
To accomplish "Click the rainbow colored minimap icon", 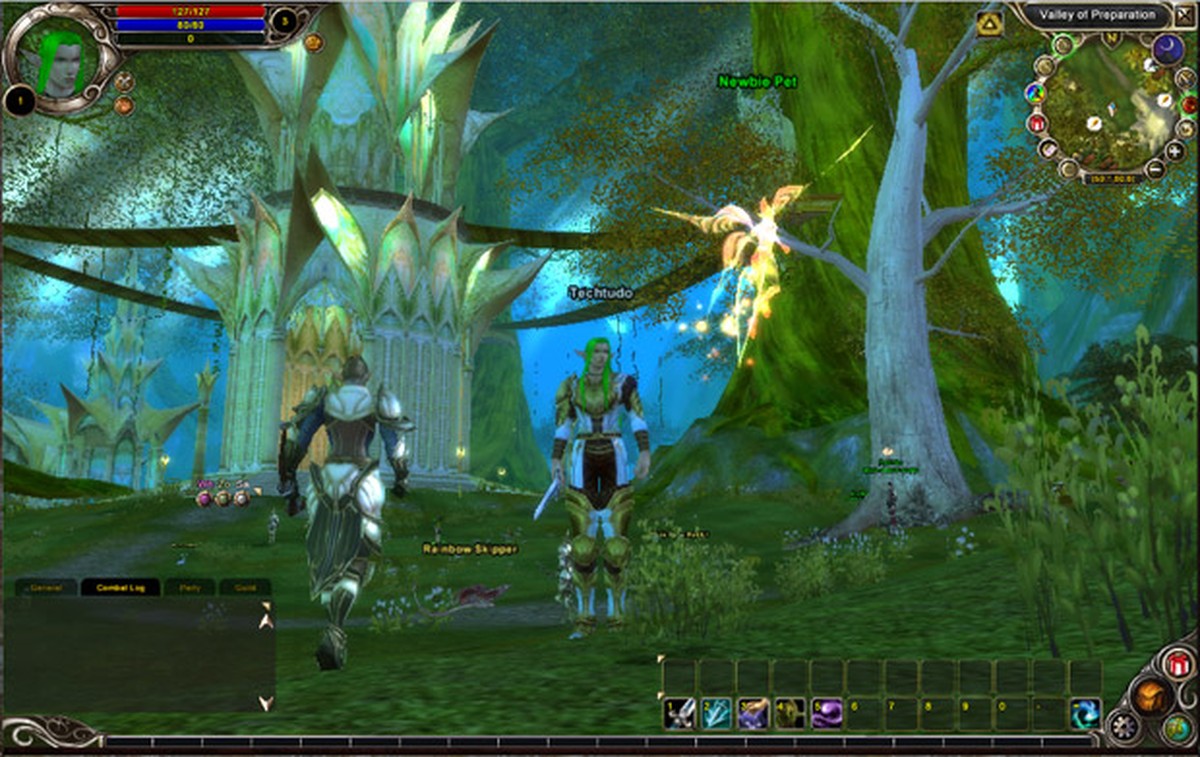I will [x=1034, y=94].
